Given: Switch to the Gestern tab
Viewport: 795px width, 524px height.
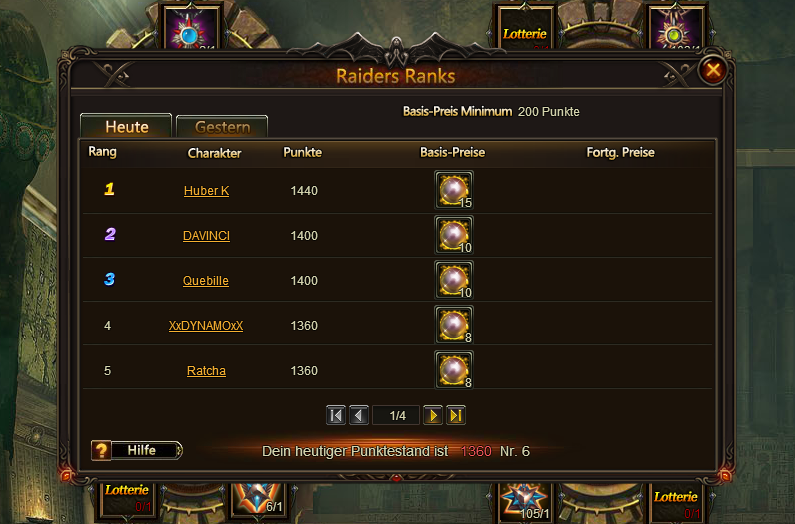Looking at the screenshot, I should pyautogui.click(x=222, y=127).
